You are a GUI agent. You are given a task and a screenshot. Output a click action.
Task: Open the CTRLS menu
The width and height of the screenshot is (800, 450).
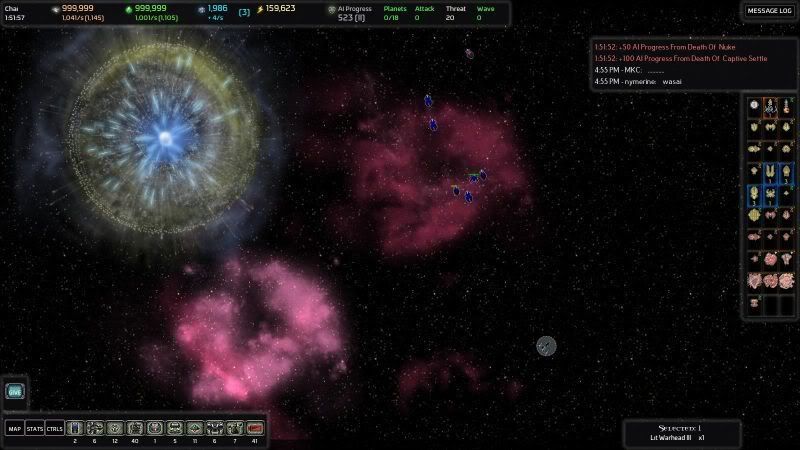click(54, 428)
